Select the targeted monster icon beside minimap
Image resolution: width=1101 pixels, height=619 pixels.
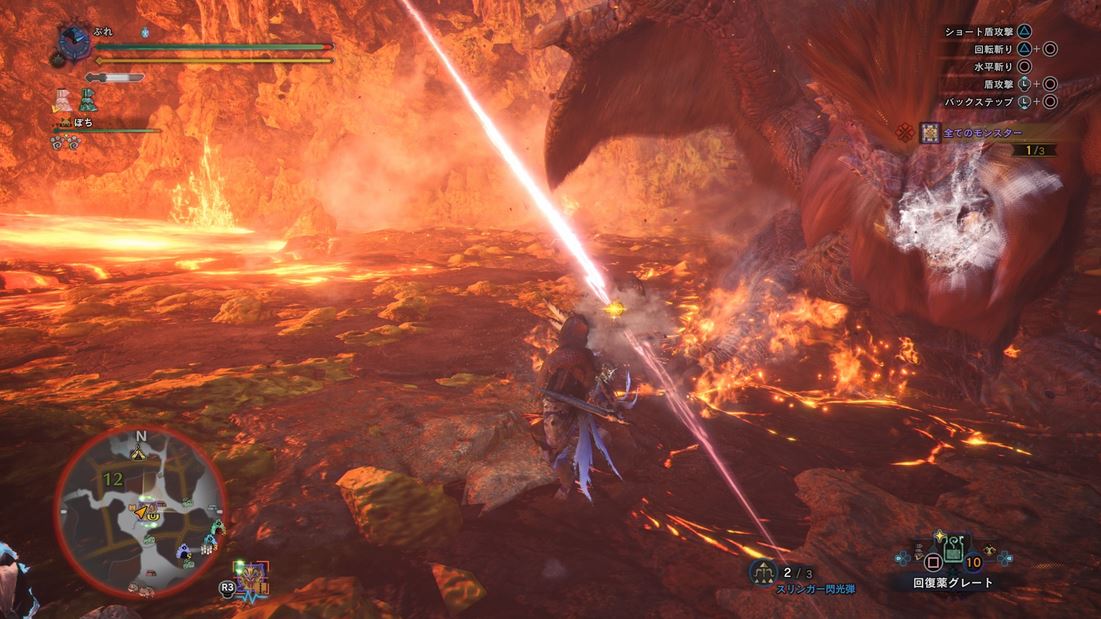coord(251,579)
